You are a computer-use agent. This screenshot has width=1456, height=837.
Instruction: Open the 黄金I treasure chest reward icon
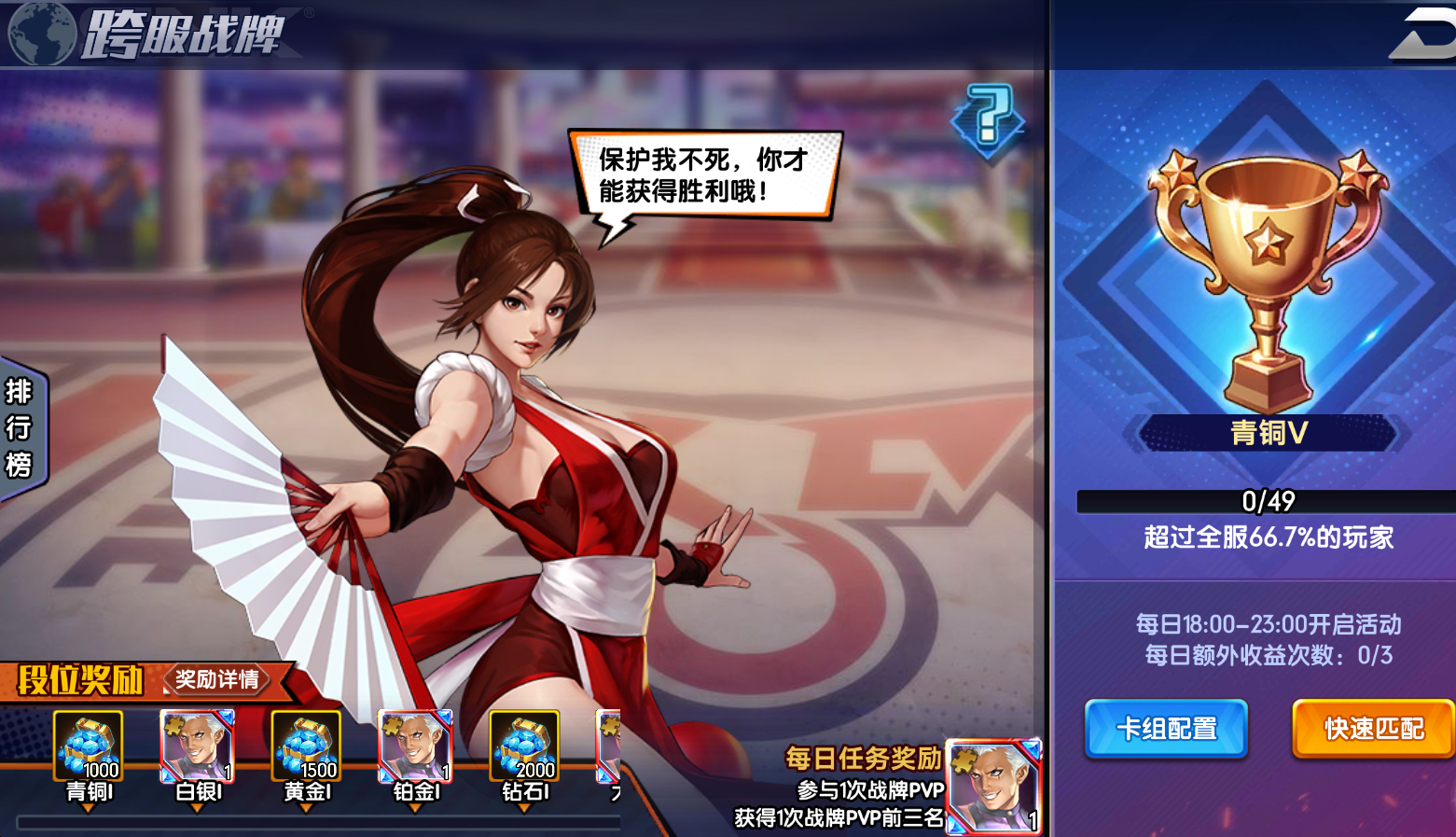pyautogui.click(x=305, y=744)
